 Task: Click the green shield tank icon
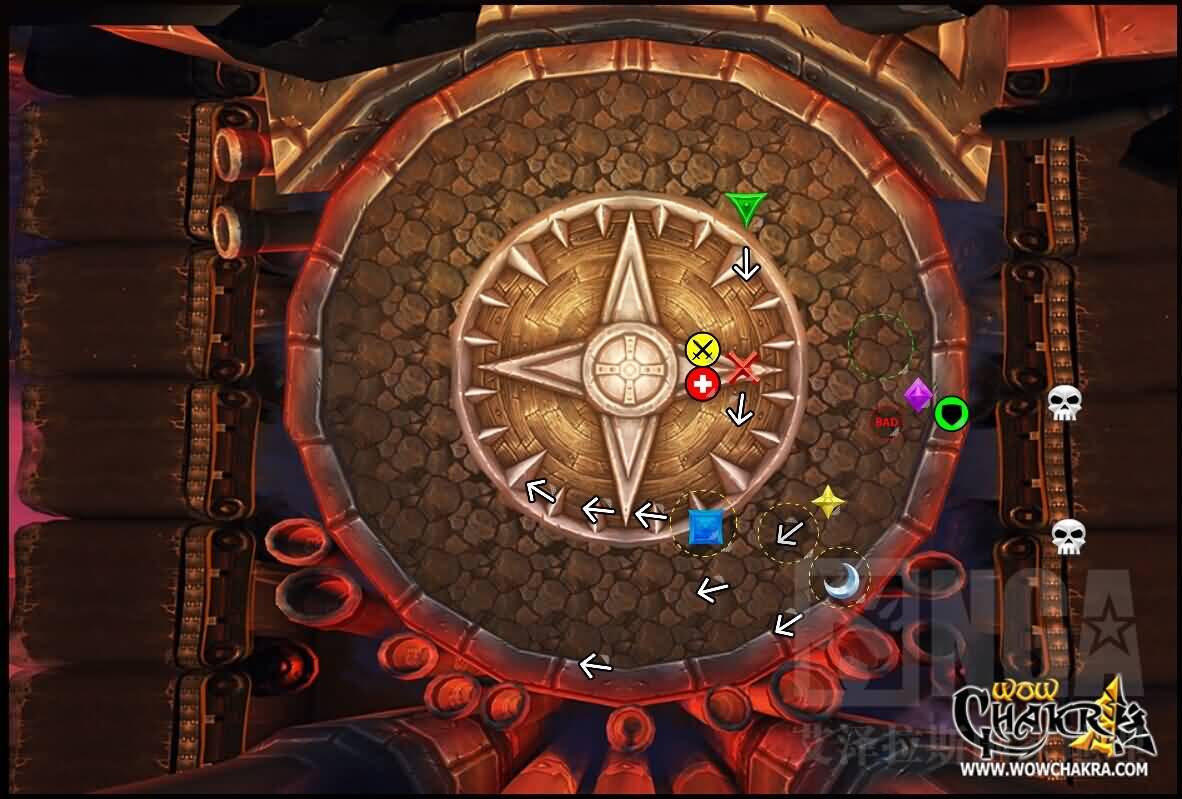pyautogui.click(x=951, y=412)
